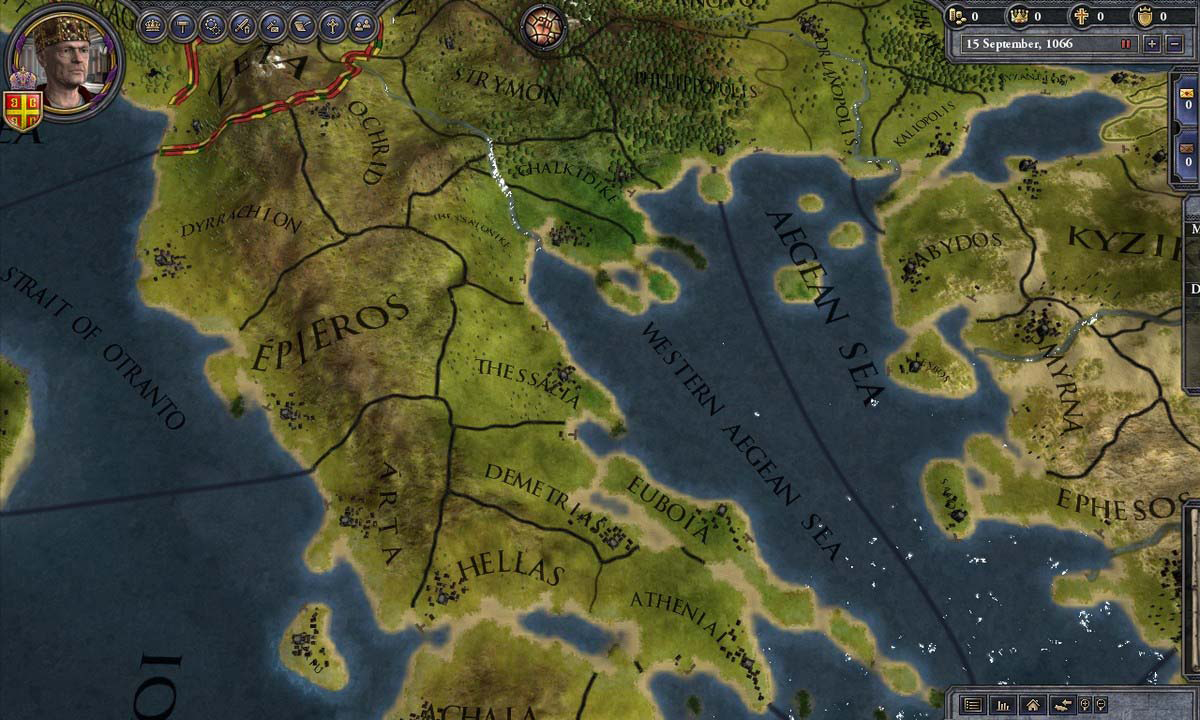Open the bar chart ledger

pyautogui.click(x=1002, y=705)
